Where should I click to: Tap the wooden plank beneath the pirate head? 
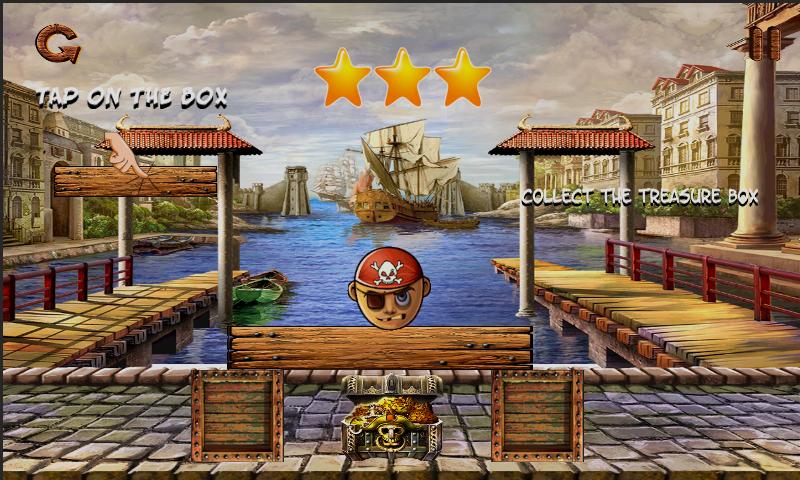381,346
